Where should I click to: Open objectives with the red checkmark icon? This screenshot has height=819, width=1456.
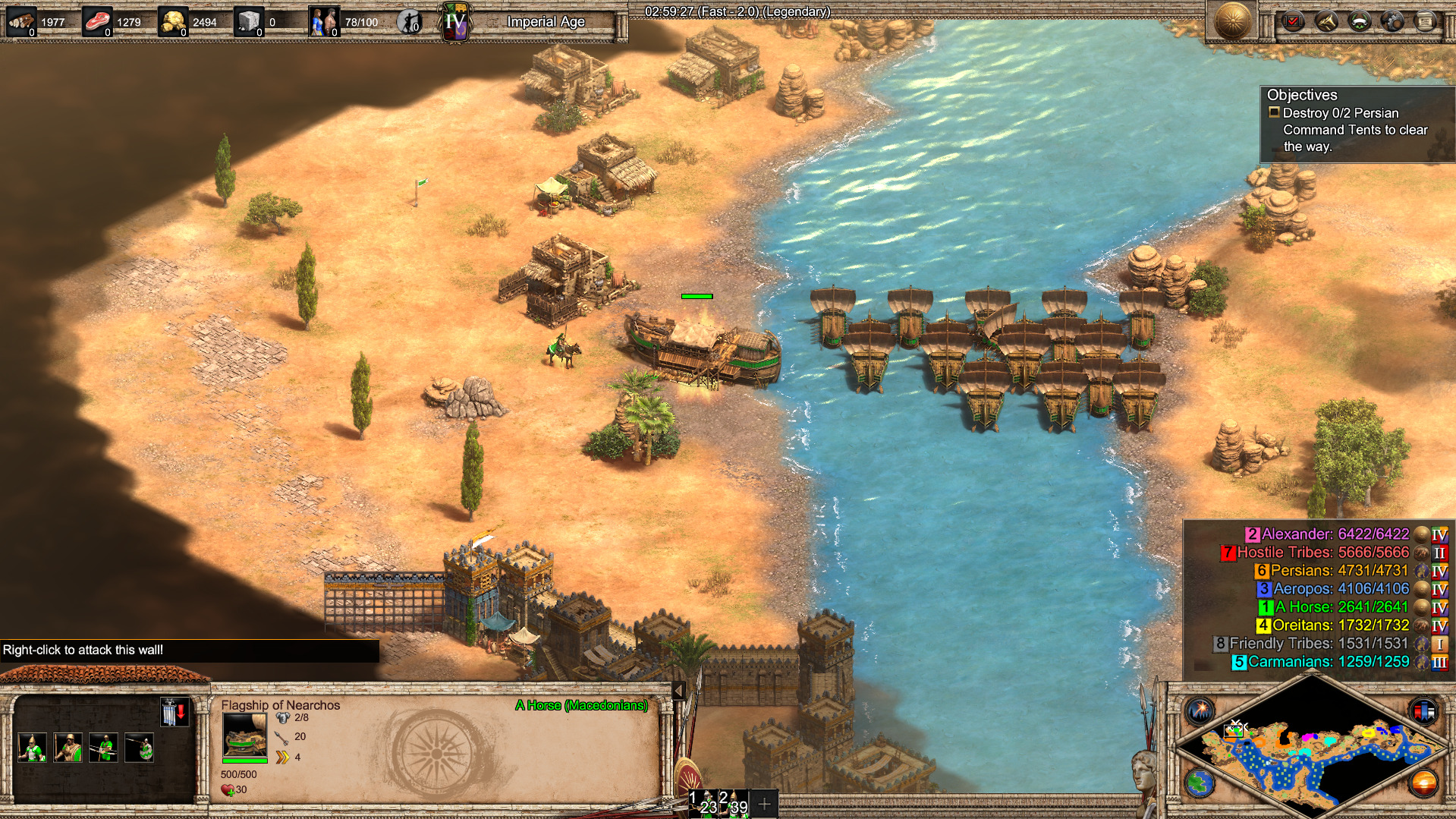pyautogui.click(x=1293, y=21)
